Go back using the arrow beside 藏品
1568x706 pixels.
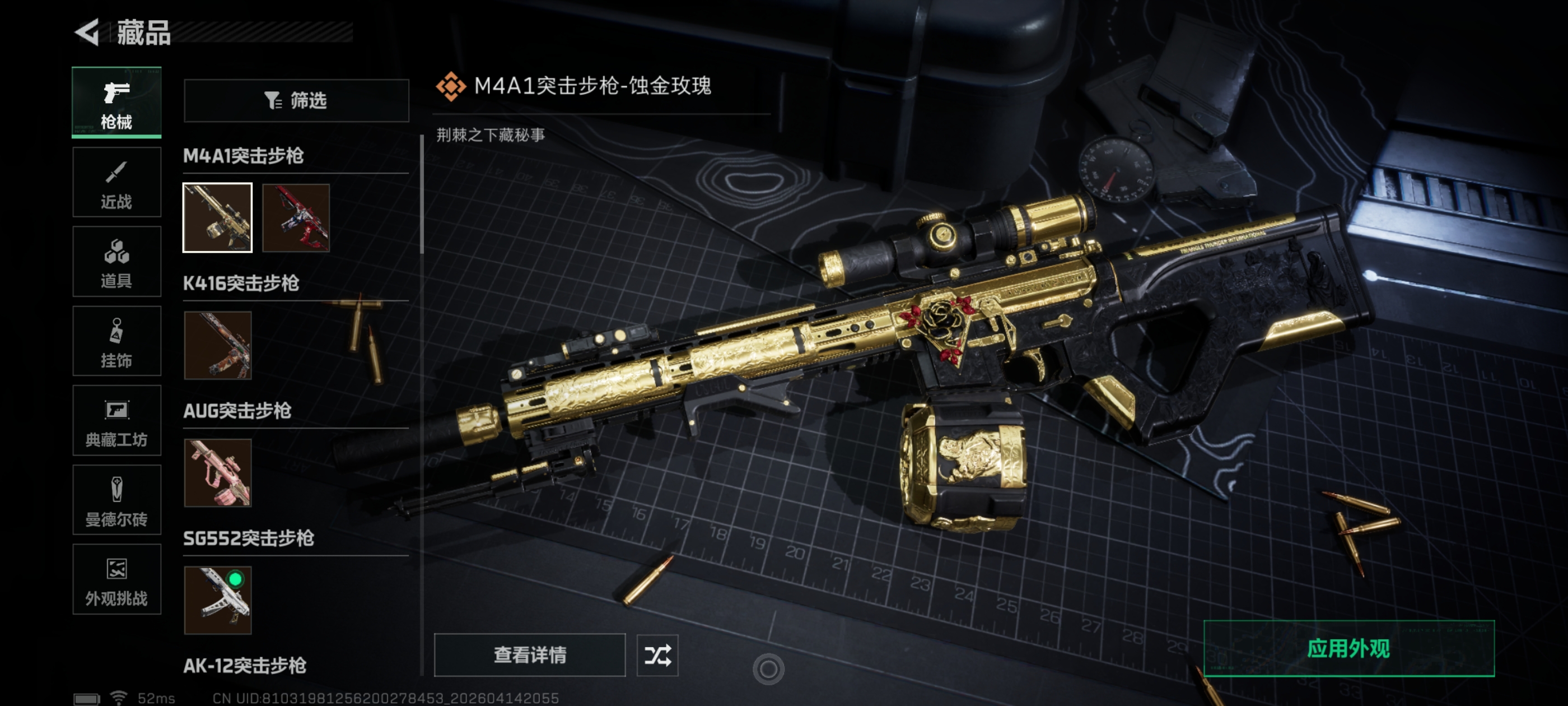(88, 32)
